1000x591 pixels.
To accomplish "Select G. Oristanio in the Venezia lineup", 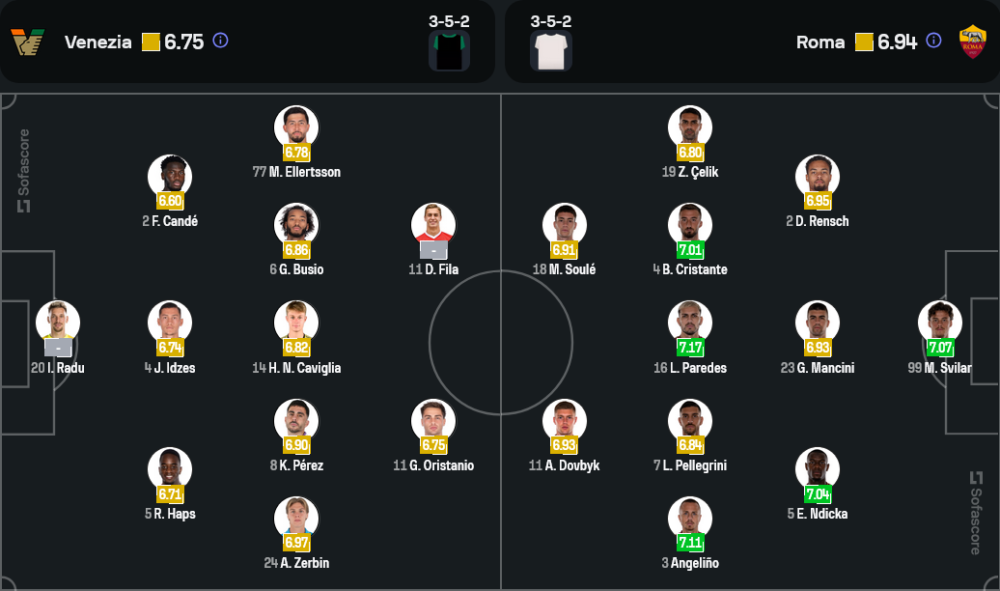I will pos(433,421).
